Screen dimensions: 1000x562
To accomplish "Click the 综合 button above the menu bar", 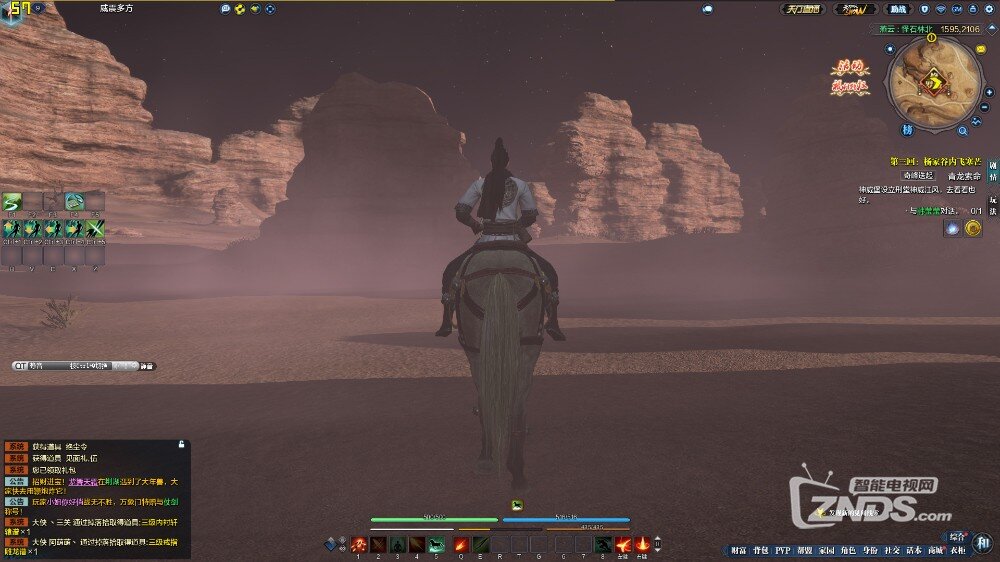I will click(958, 536).
